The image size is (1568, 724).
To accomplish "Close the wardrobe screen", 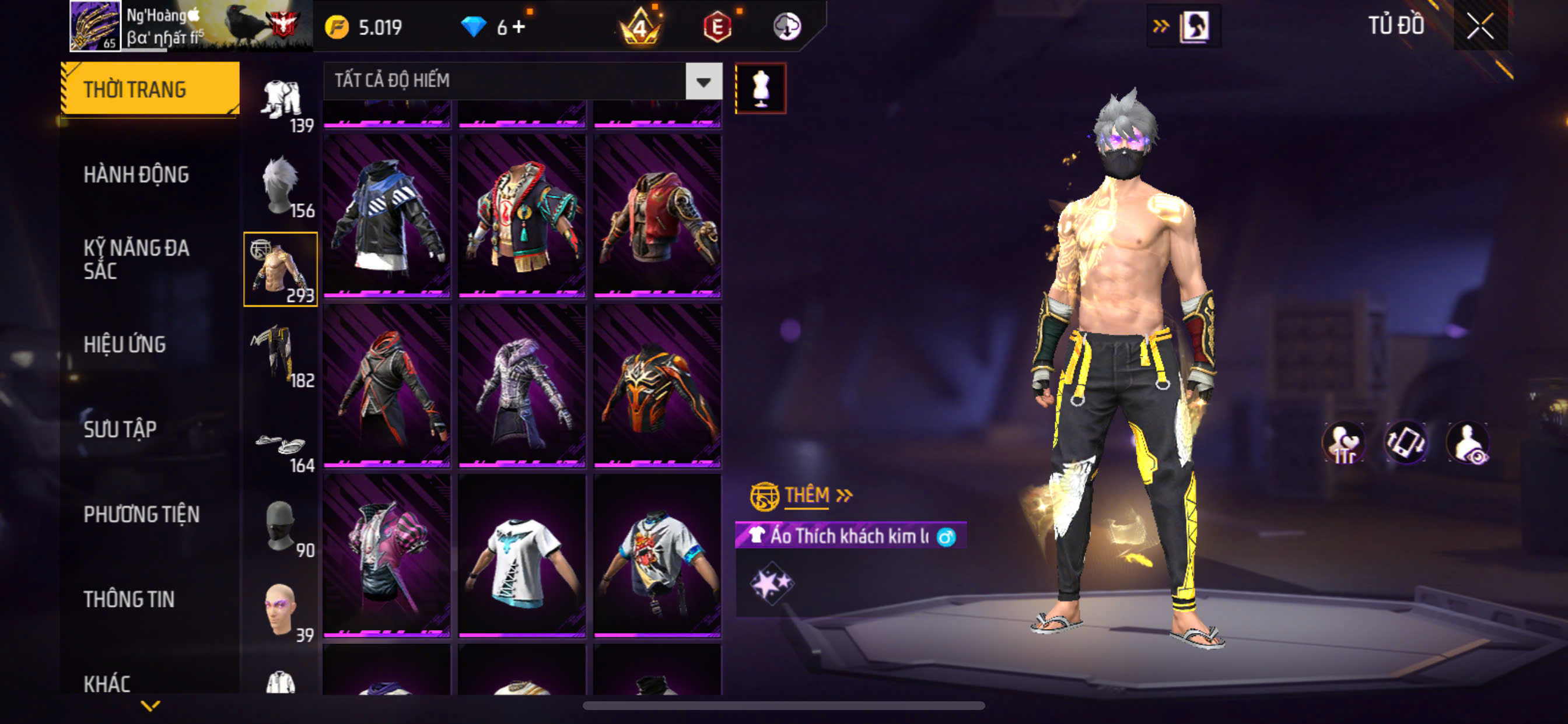I will coord(1480,26).
